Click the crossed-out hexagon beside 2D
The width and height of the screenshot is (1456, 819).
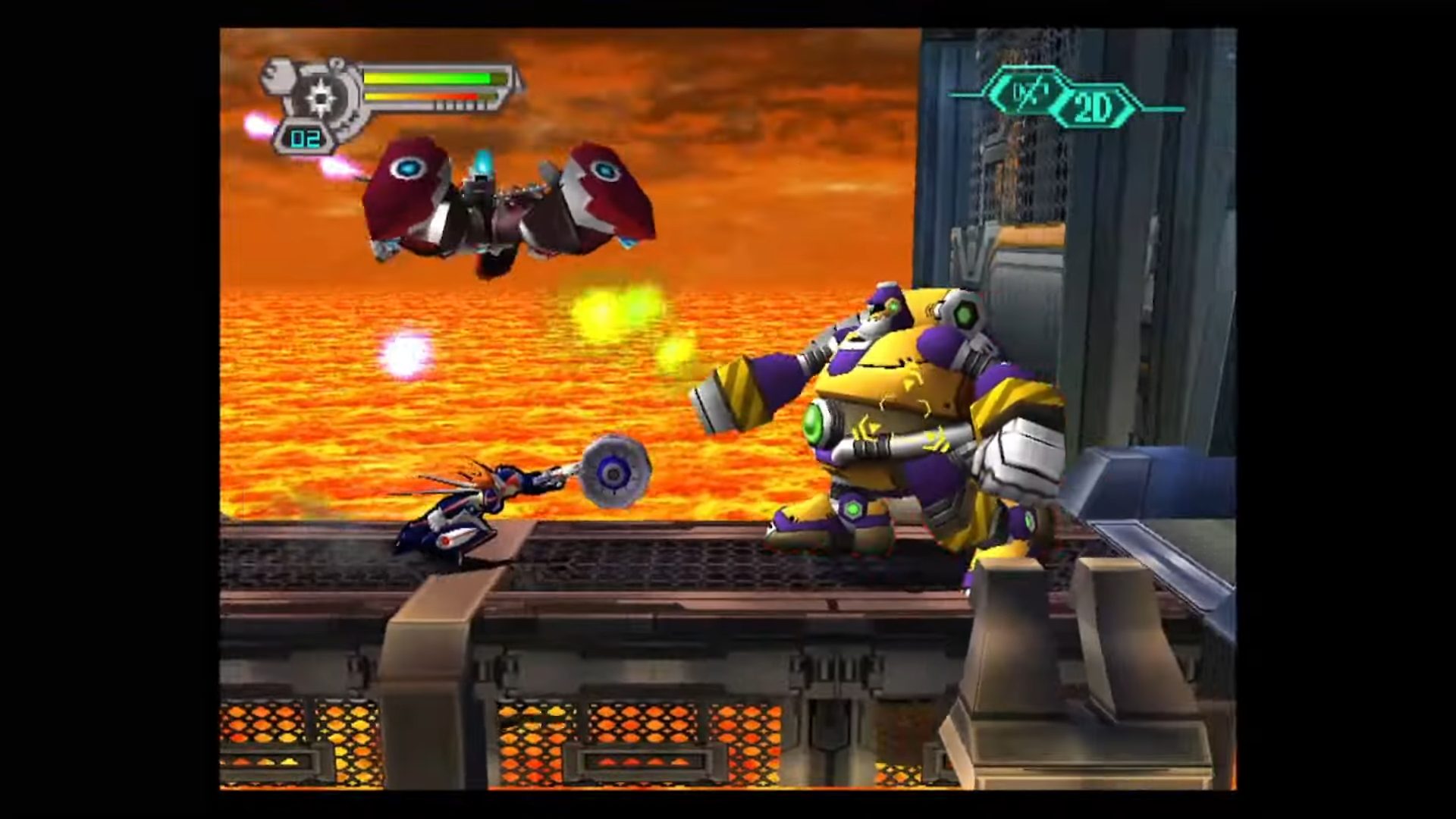pyautogui.click(x=1030, y=93)
